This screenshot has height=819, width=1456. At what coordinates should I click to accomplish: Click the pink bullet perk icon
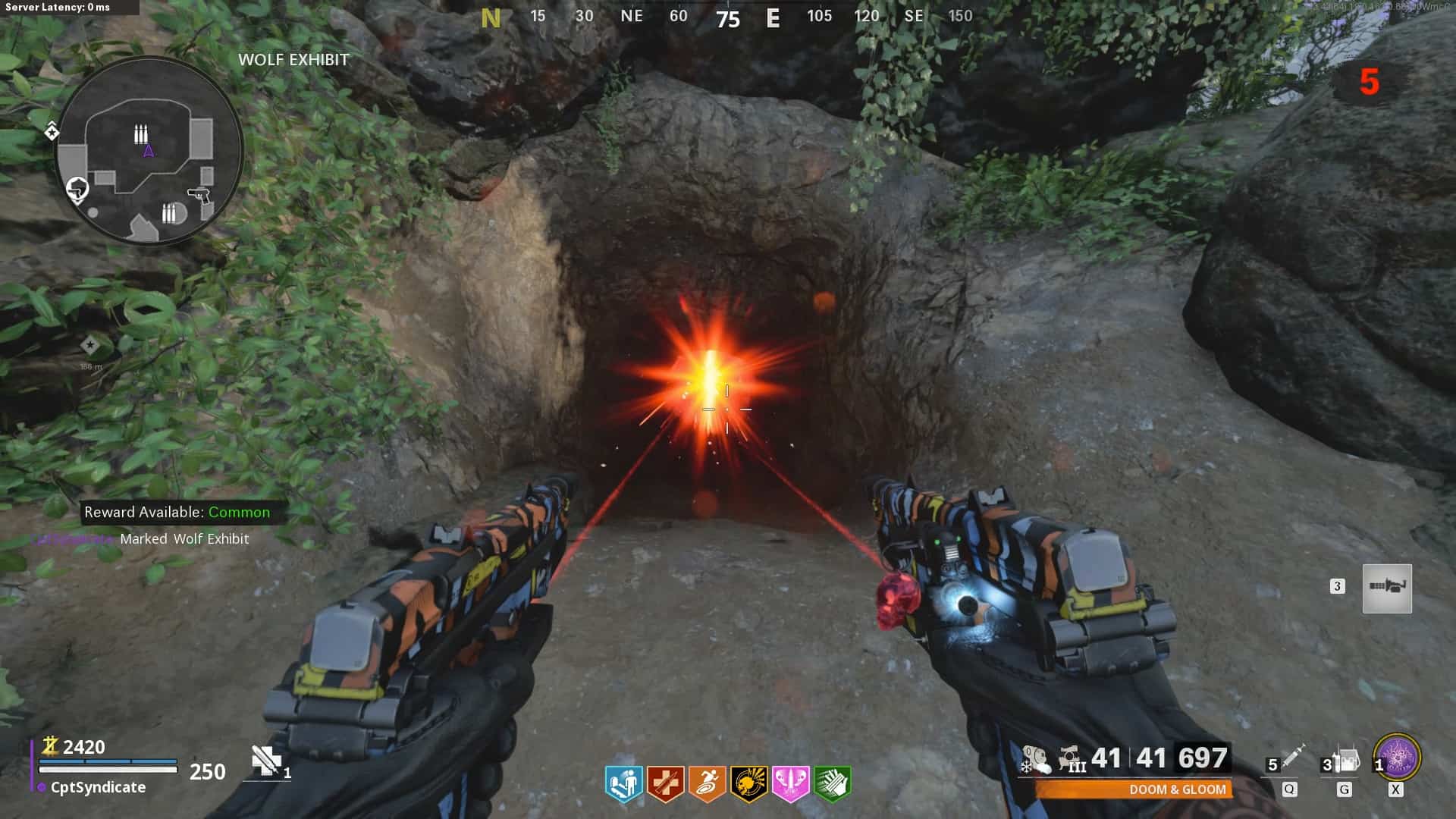click(x=790, y=784)
